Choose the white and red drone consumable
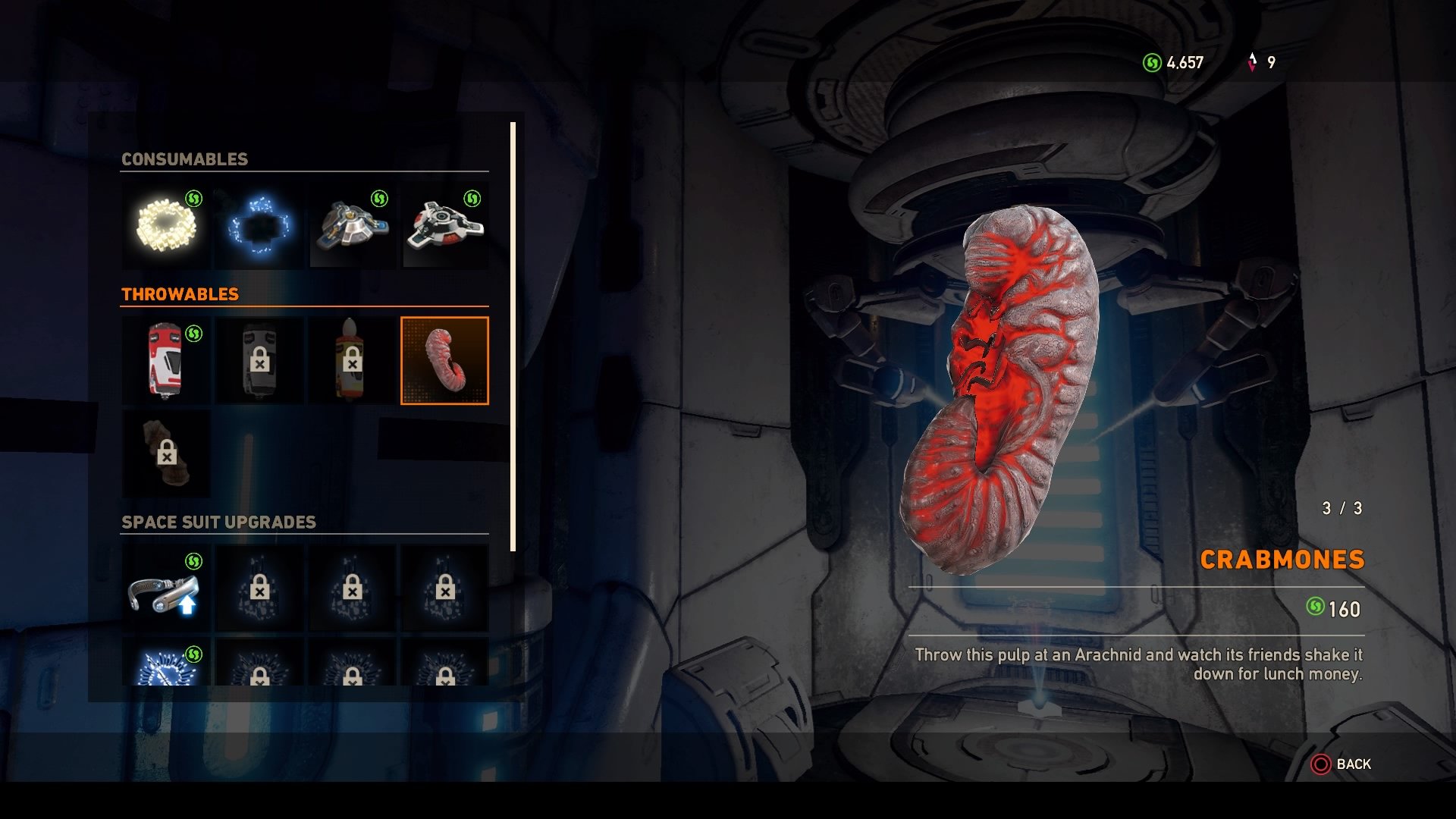This screenshot has height=819, width=1456. [445, 225]
